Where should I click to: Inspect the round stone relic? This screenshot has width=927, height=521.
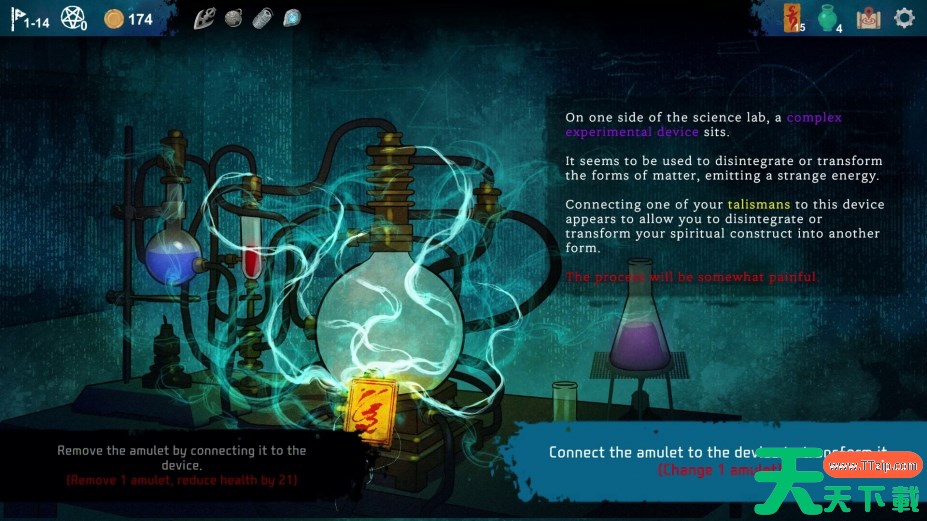[233, 18]
